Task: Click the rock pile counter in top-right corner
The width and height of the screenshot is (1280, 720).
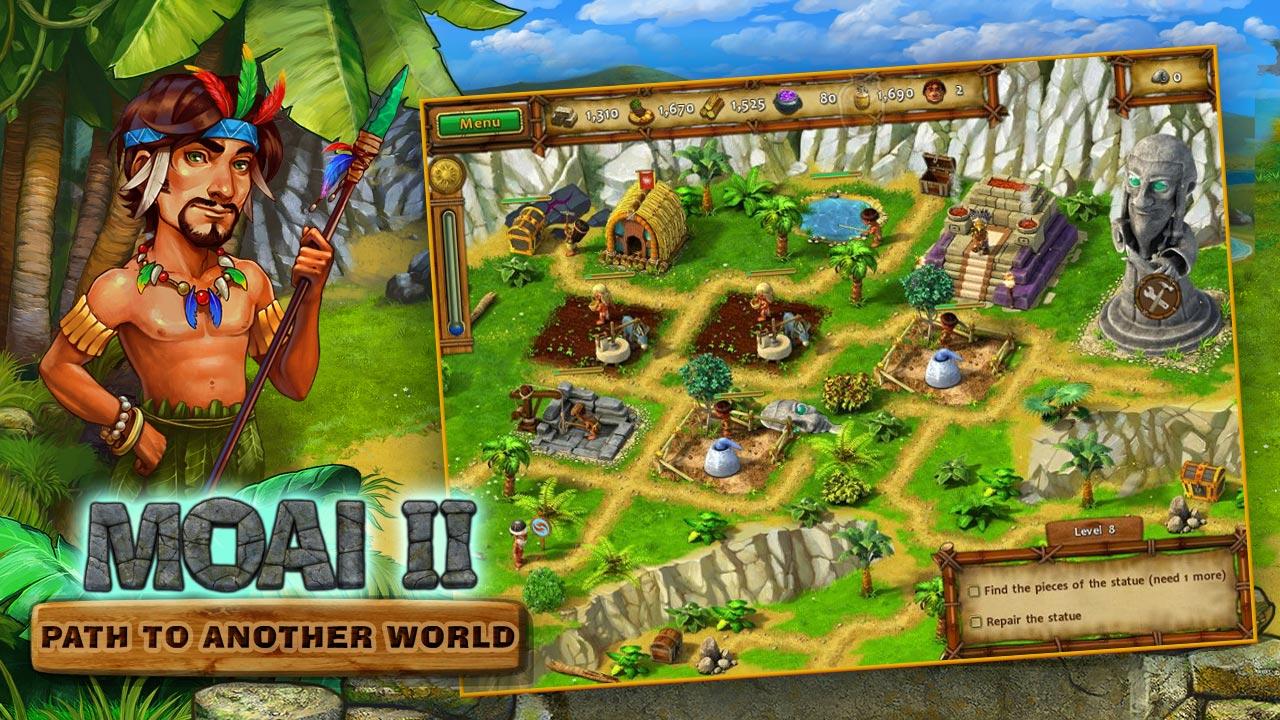Action: 1158,76
